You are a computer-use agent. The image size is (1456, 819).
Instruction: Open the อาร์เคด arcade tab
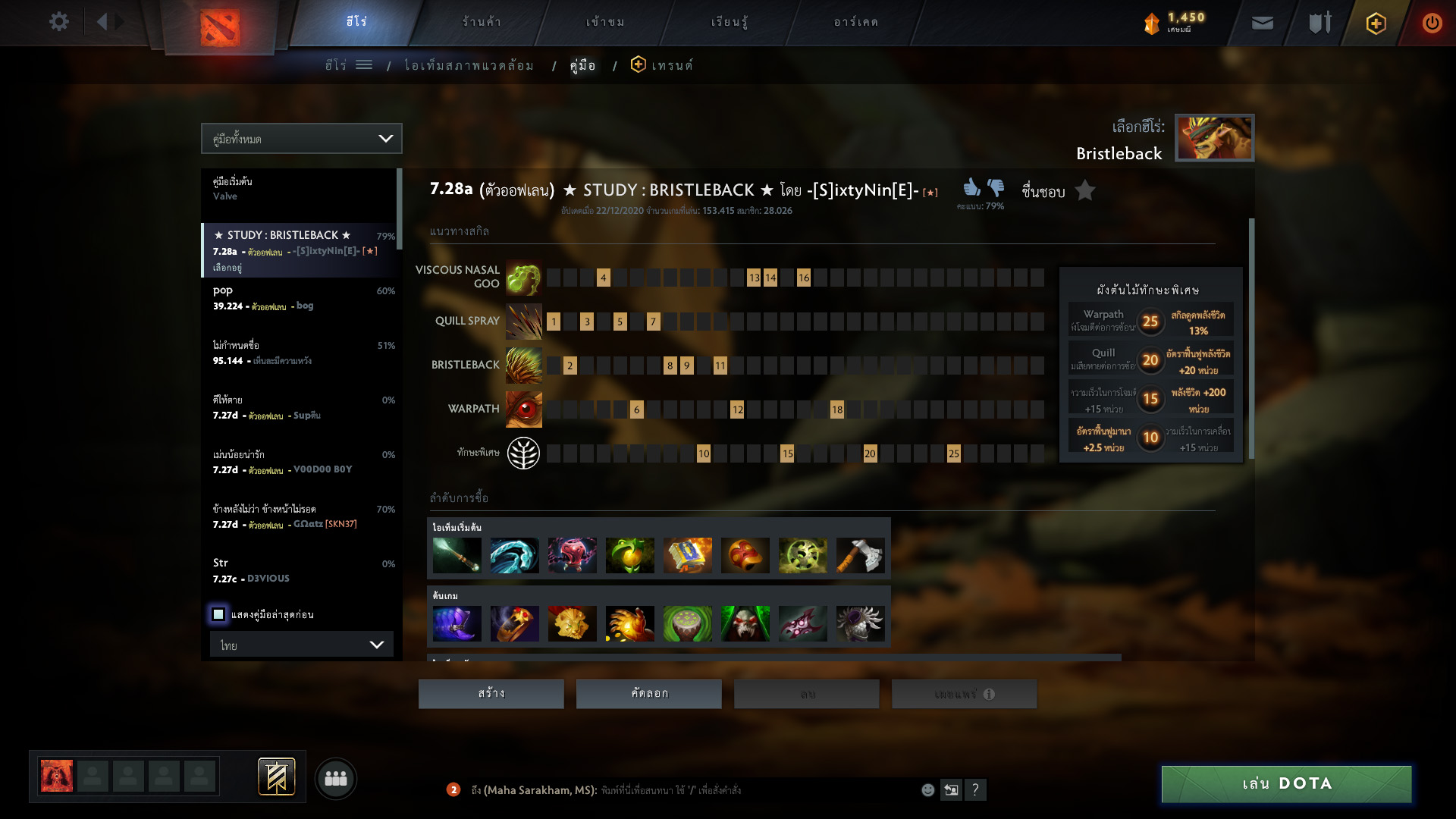click(x=855, y=22)
